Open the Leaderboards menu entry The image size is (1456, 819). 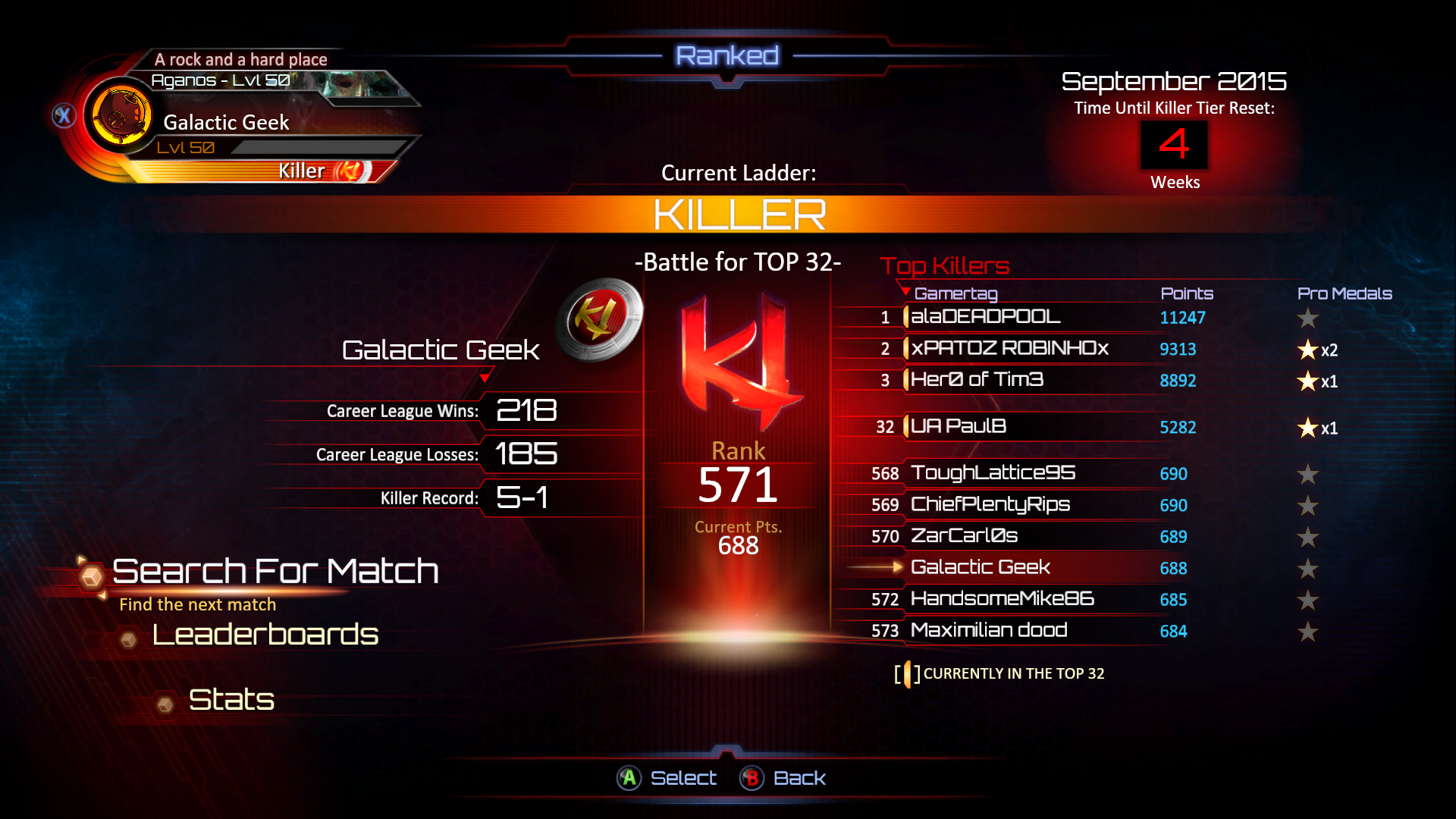[x=265, y=635]
